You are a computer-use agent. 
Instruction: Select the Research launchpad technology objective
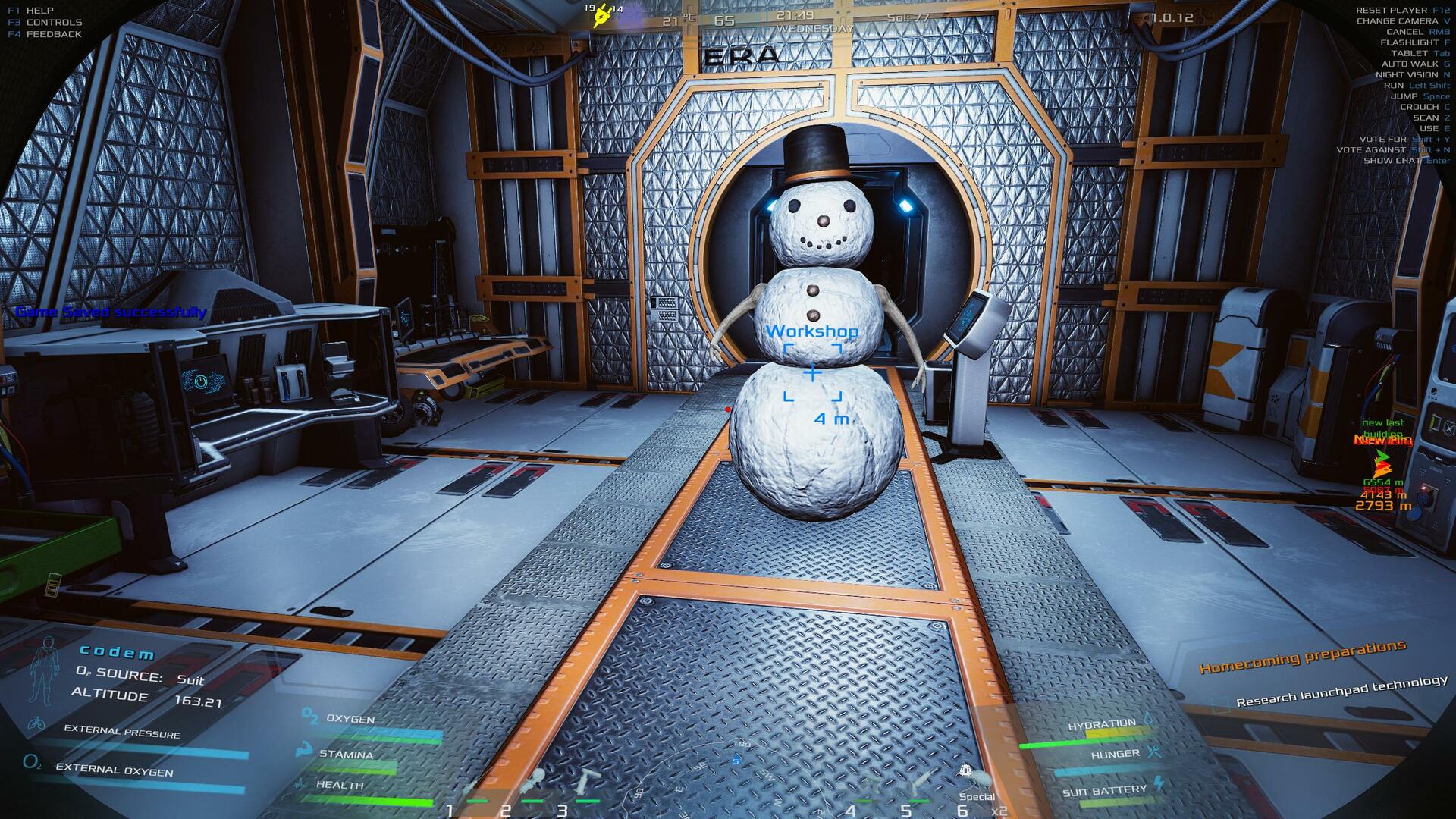[1341, 691]
